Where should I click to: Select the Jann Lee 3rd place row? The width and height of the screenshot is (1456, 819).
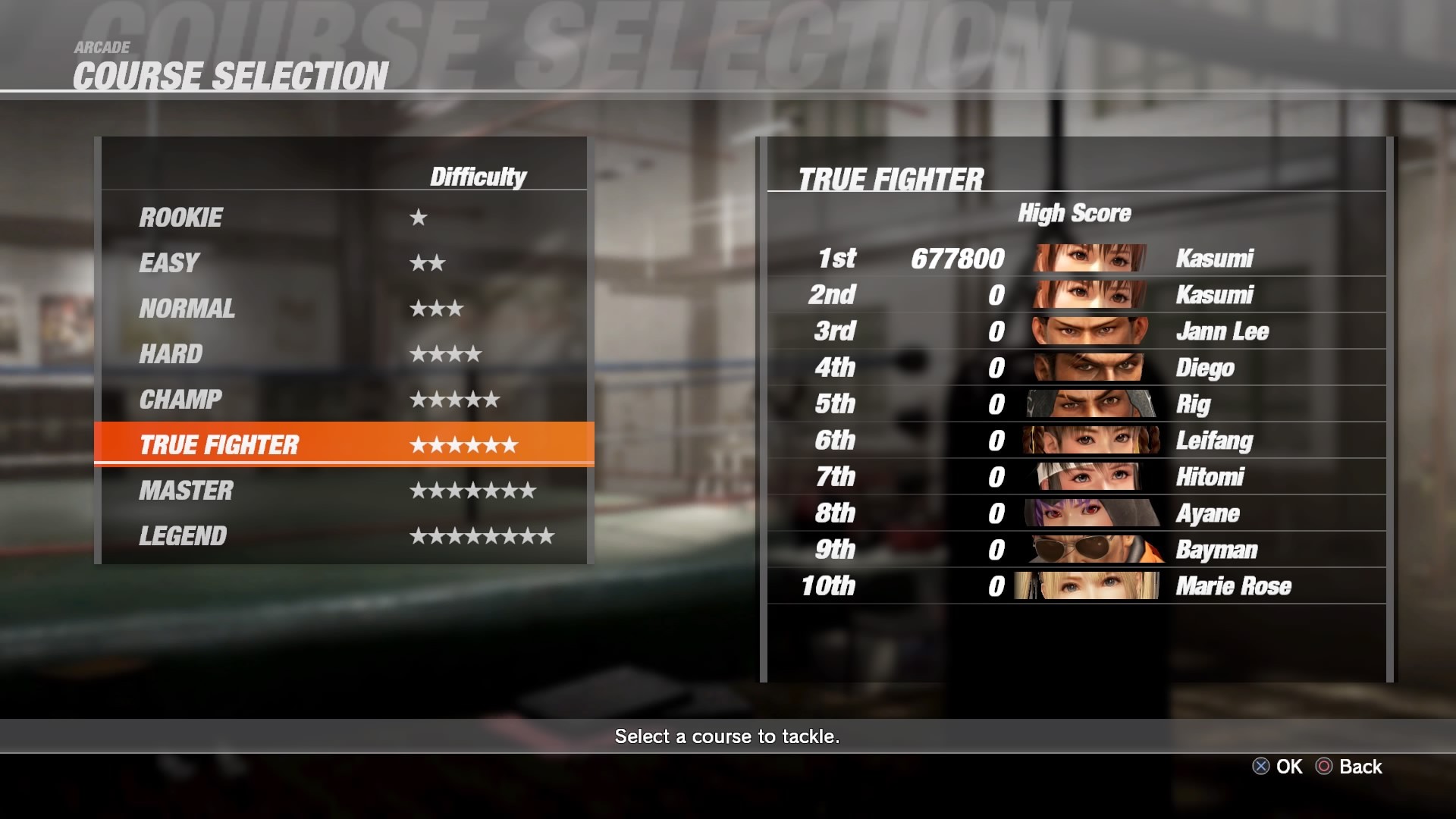1075,331
